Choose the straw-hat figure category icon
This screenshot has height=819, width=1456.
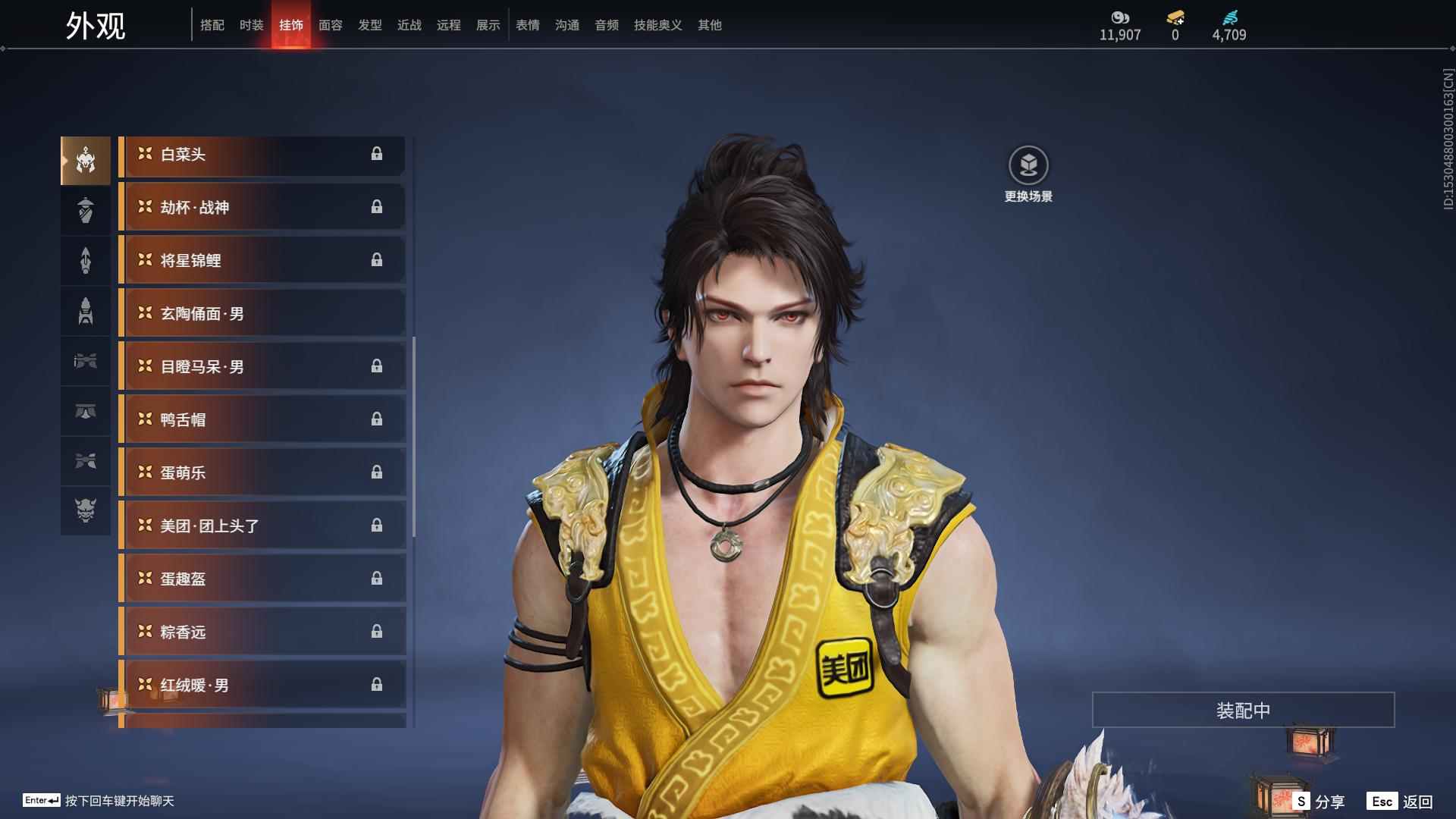point(86,210)
